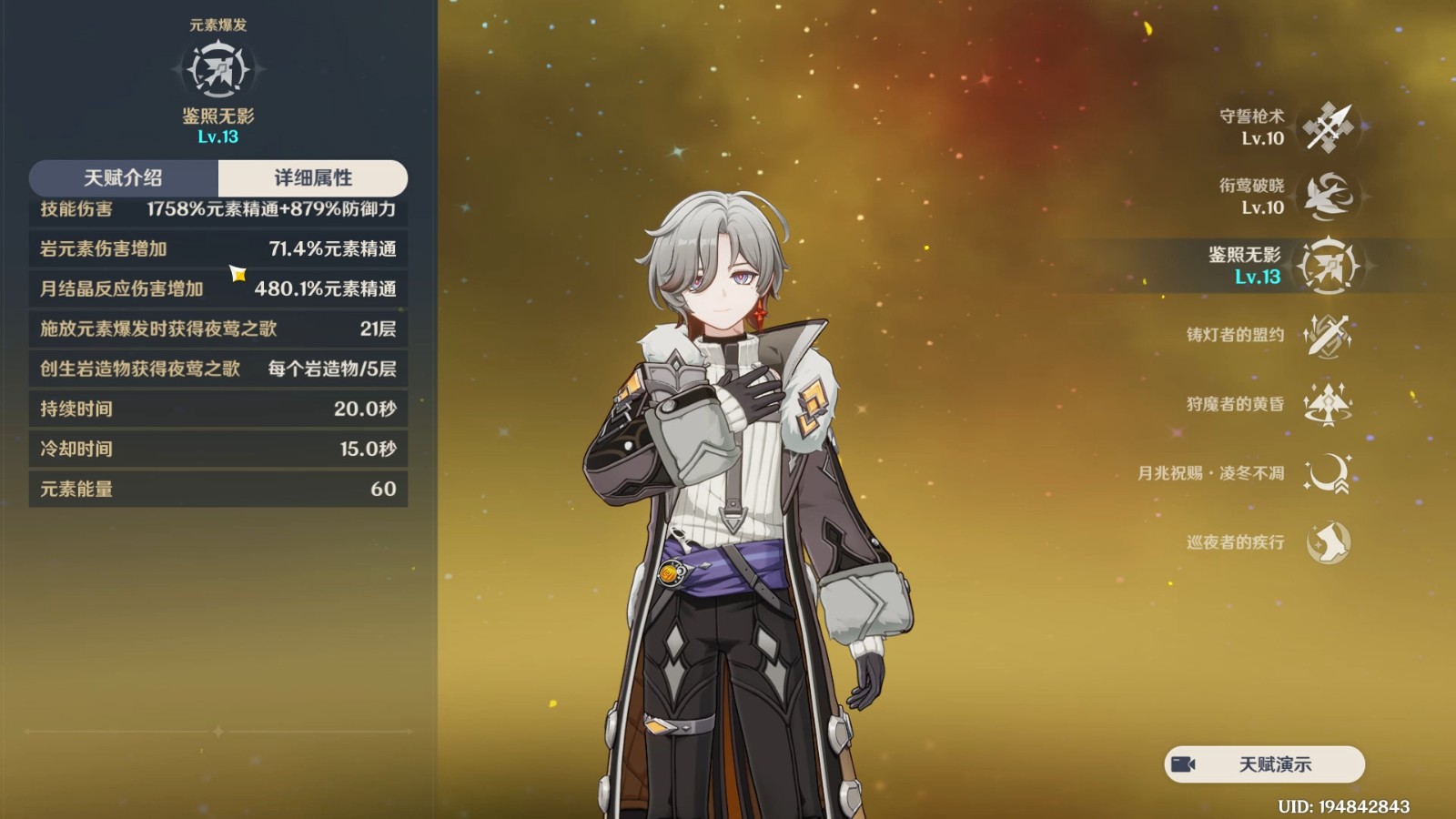1456x819 pixels.
Task: Select the 巡夜者的疾行 passive talent
Action: (x=1328, y=542)
